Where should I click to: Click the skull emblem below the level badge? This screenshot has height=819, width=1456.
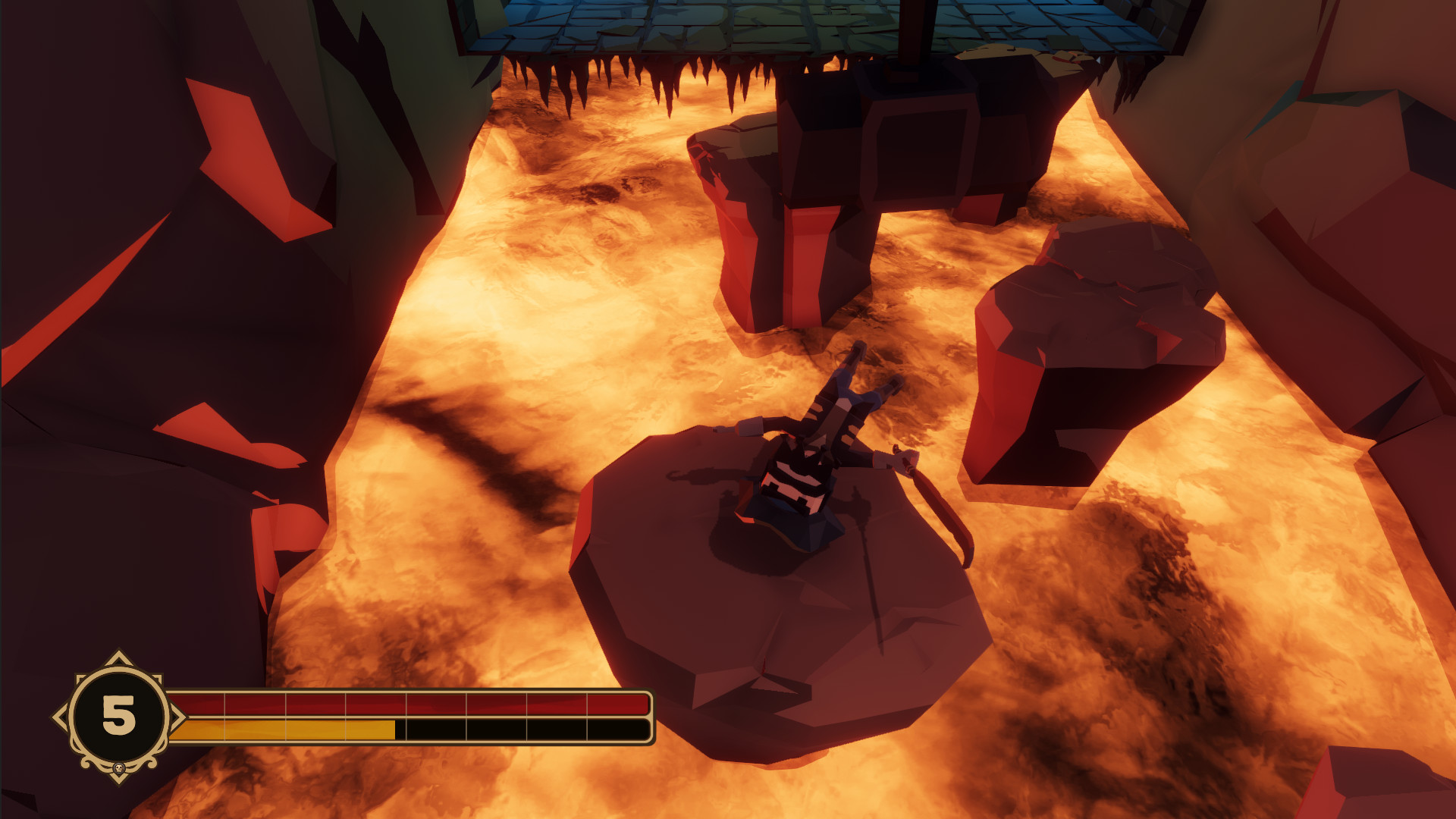(120, 767)
